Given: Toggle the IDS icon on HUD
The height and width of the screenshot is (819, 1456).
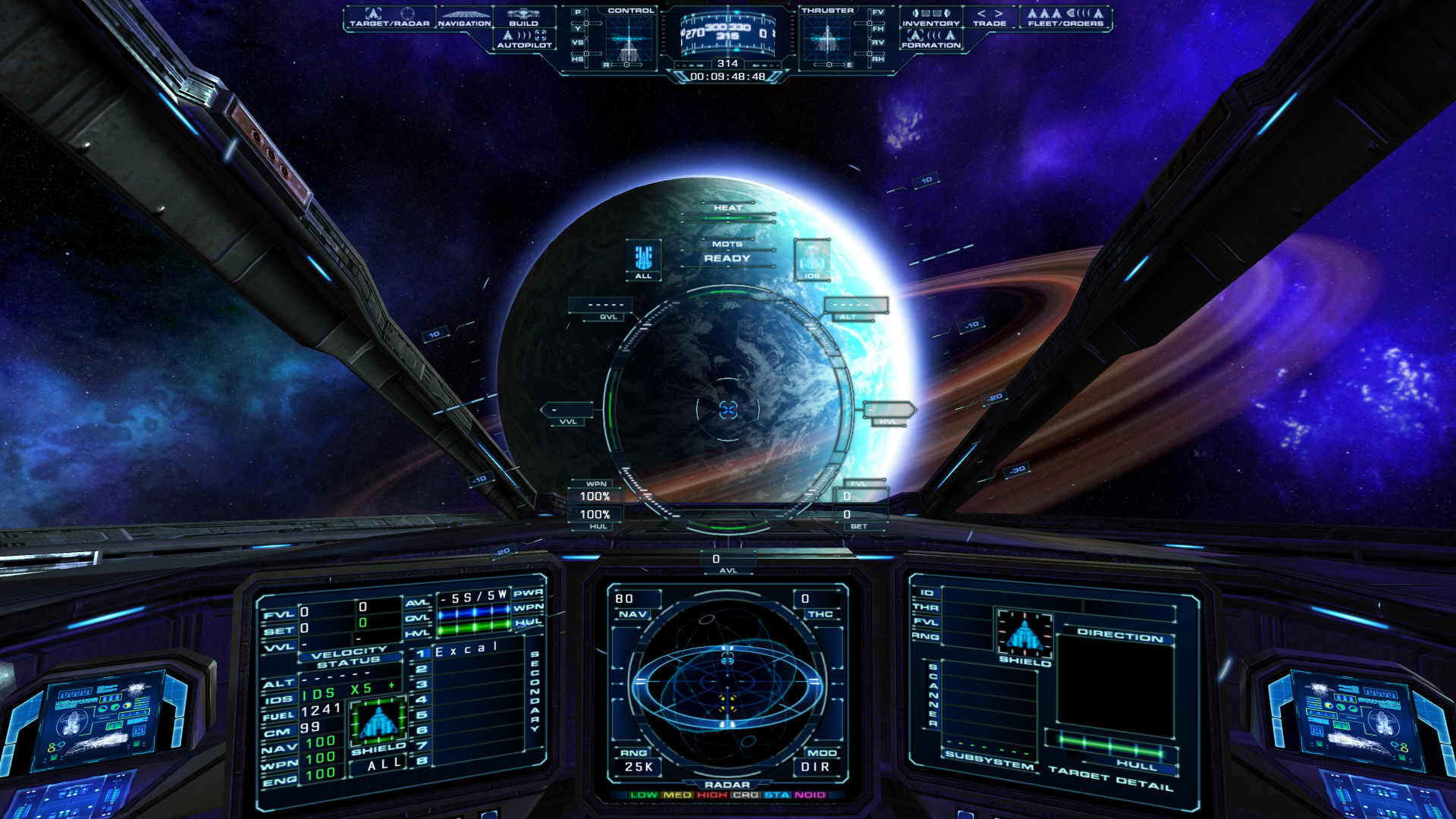Looking at the screenshot, I should [811, 260].
